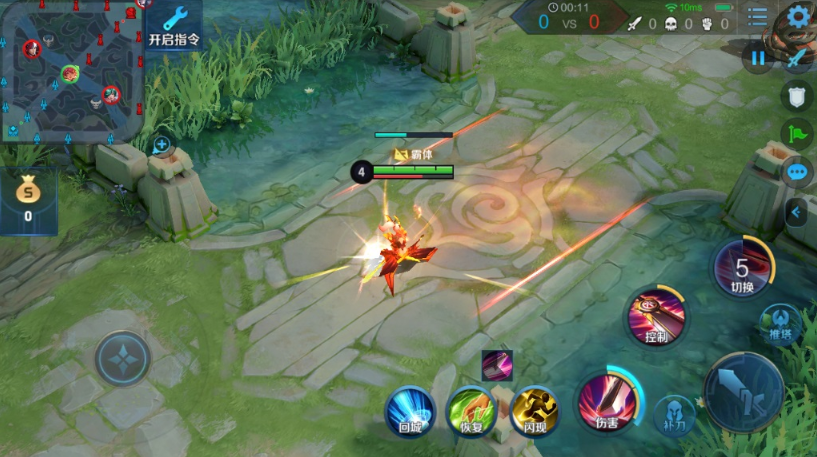Screen dimensions: 817x457
Task: Open the settings gear
Action: [x=798, y=16]
